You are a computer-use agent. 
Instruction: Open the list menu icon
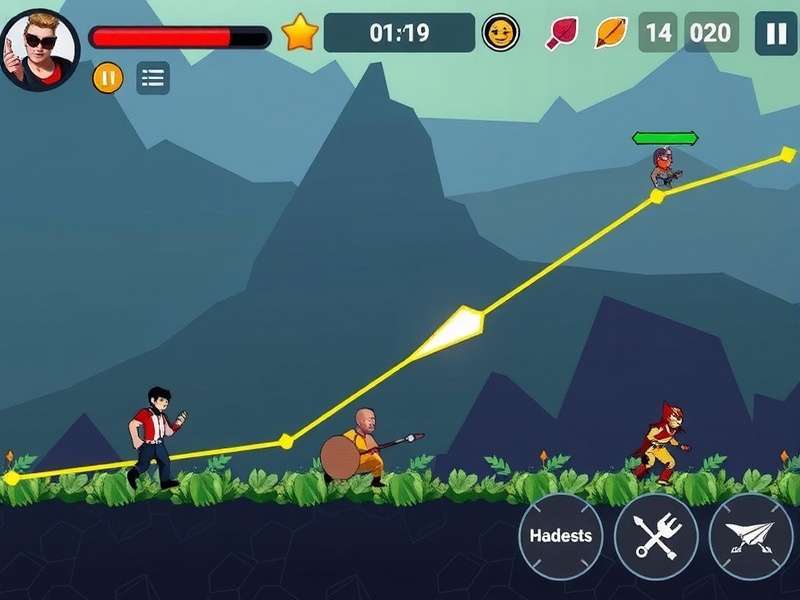click(153, 78)
